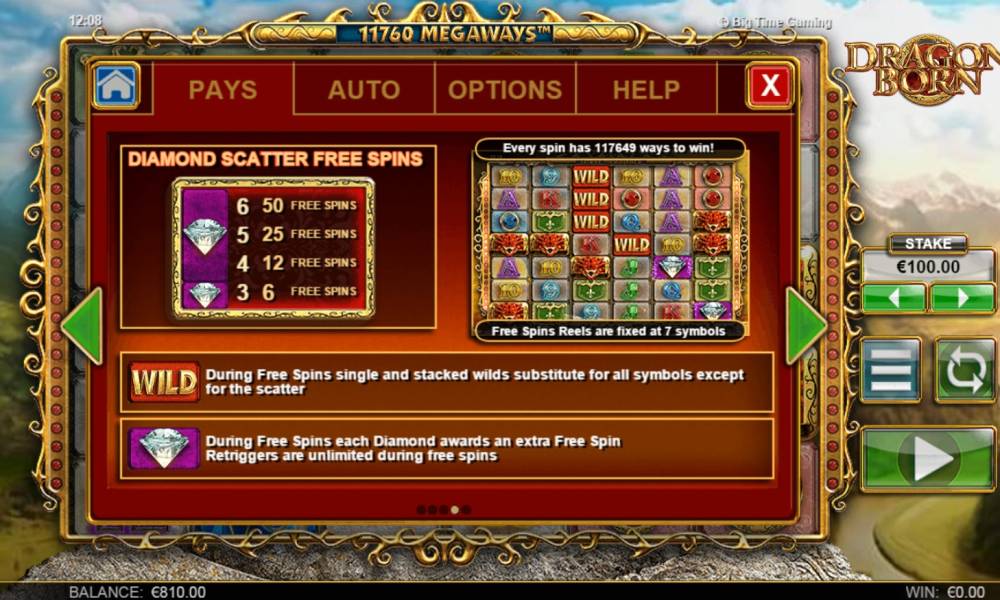Go to the home screen via house icon
The height and width of the screenshot is (600, 1000).
pos(116,86)
